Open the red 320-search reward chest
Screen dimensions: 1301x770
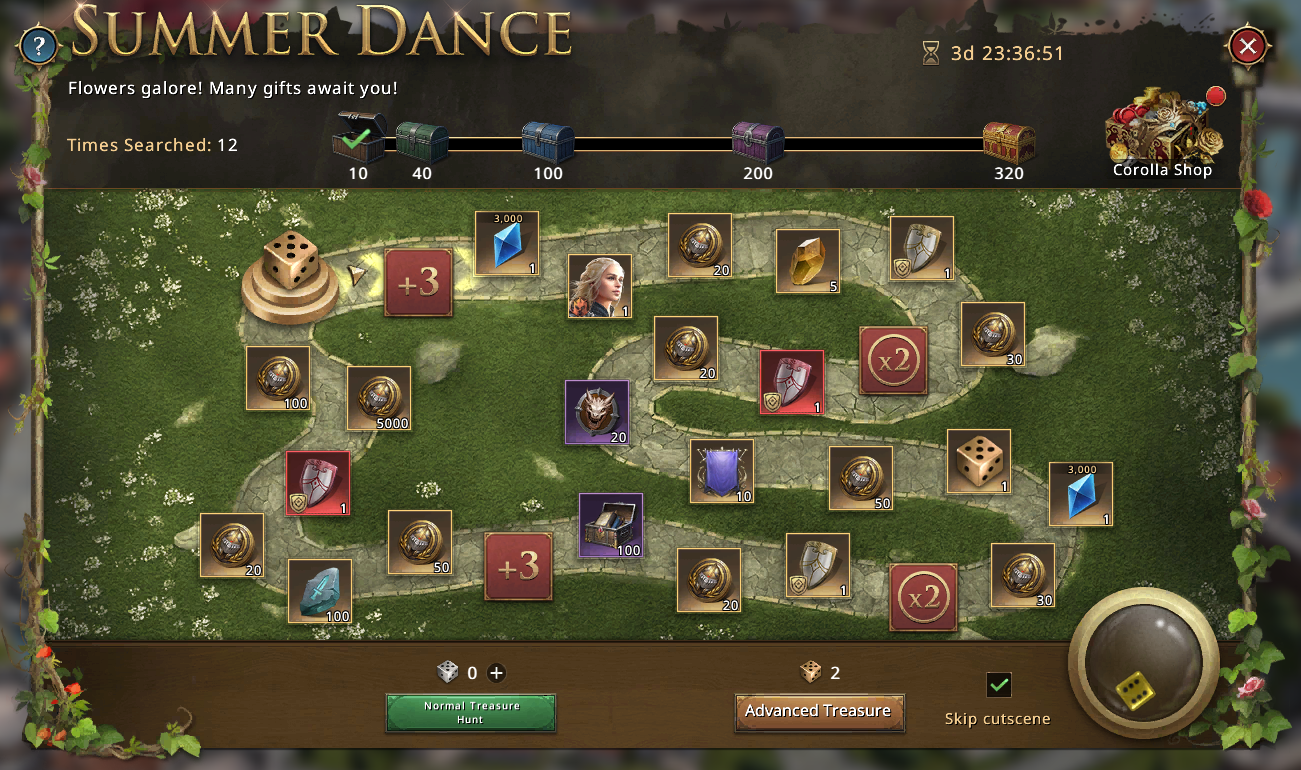(1008, 143)
